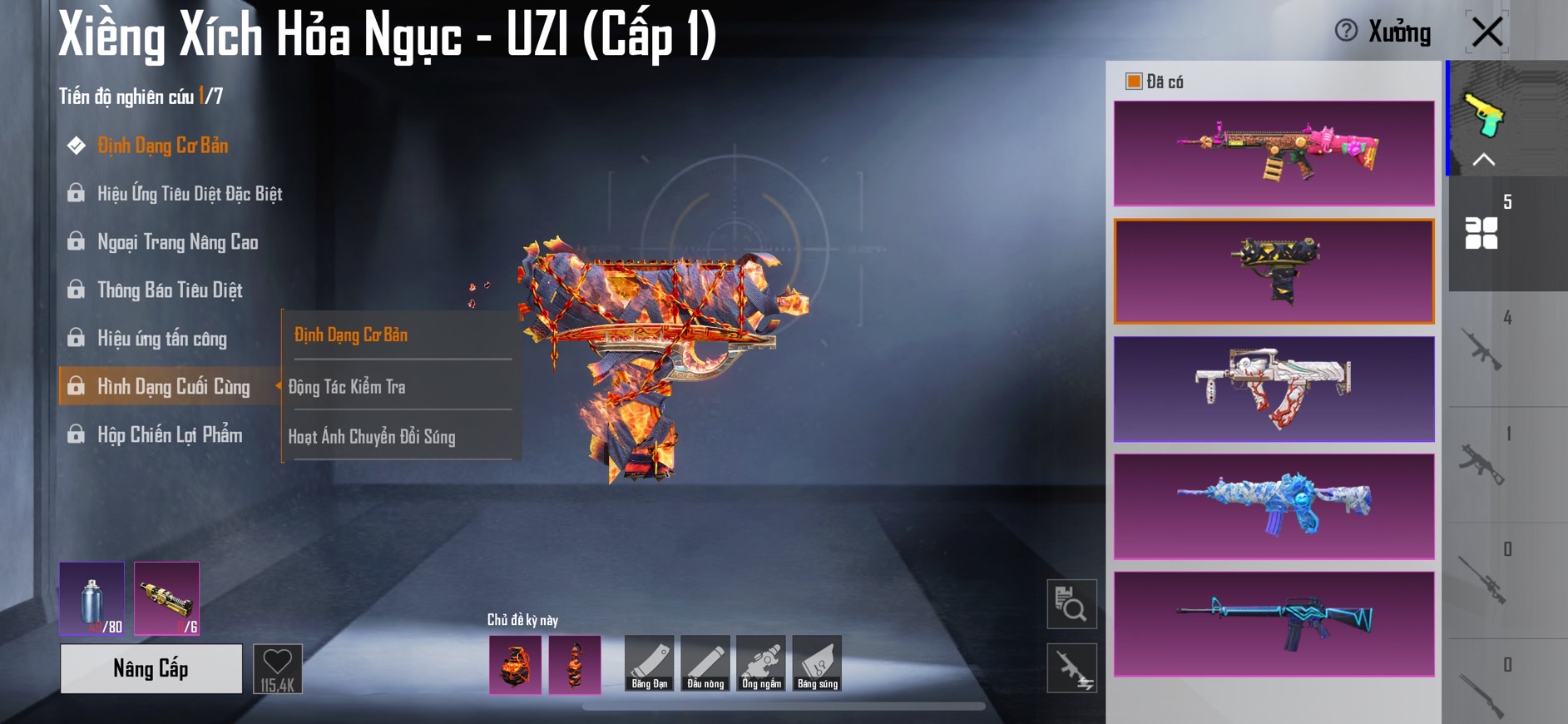The height and width of the screenshot is (724, 1568).
Task: Click the Nâng Cấp upgrade button
Action: coord(151,668)
